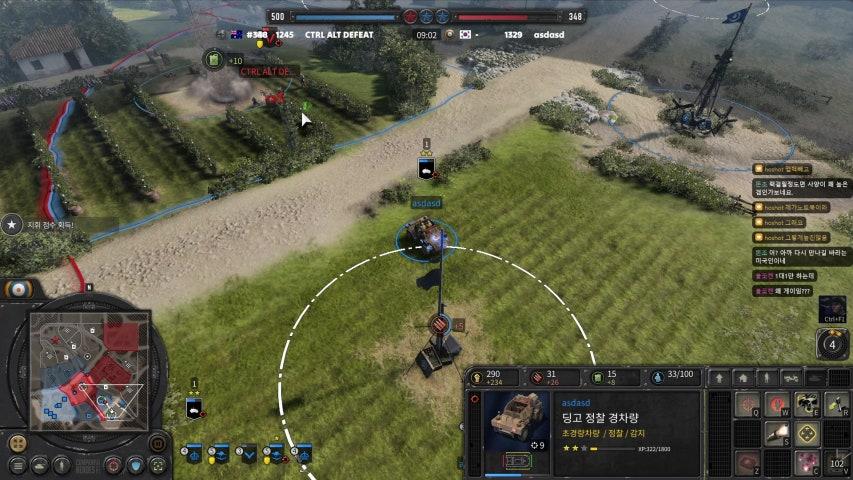
Task: Open the Ctrl+F1 stream overlay thumbnail
Action: click(832, 307)
